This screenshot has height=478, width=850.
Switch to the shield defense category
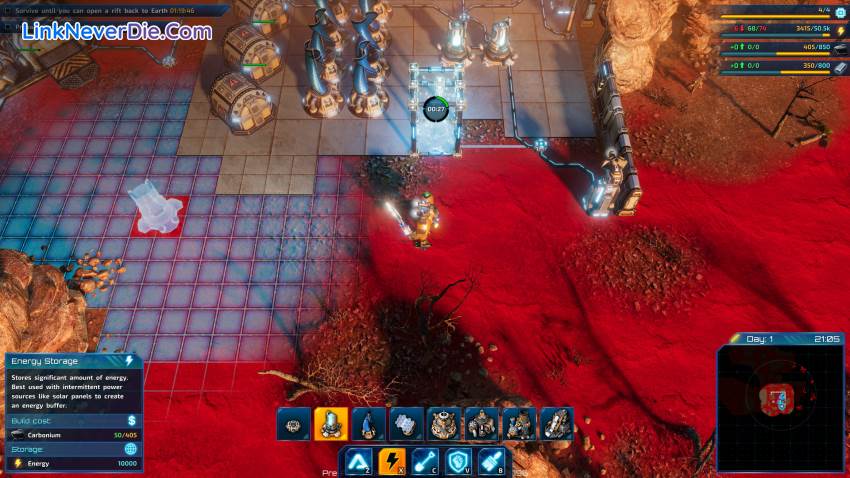[x=459, y=462]
